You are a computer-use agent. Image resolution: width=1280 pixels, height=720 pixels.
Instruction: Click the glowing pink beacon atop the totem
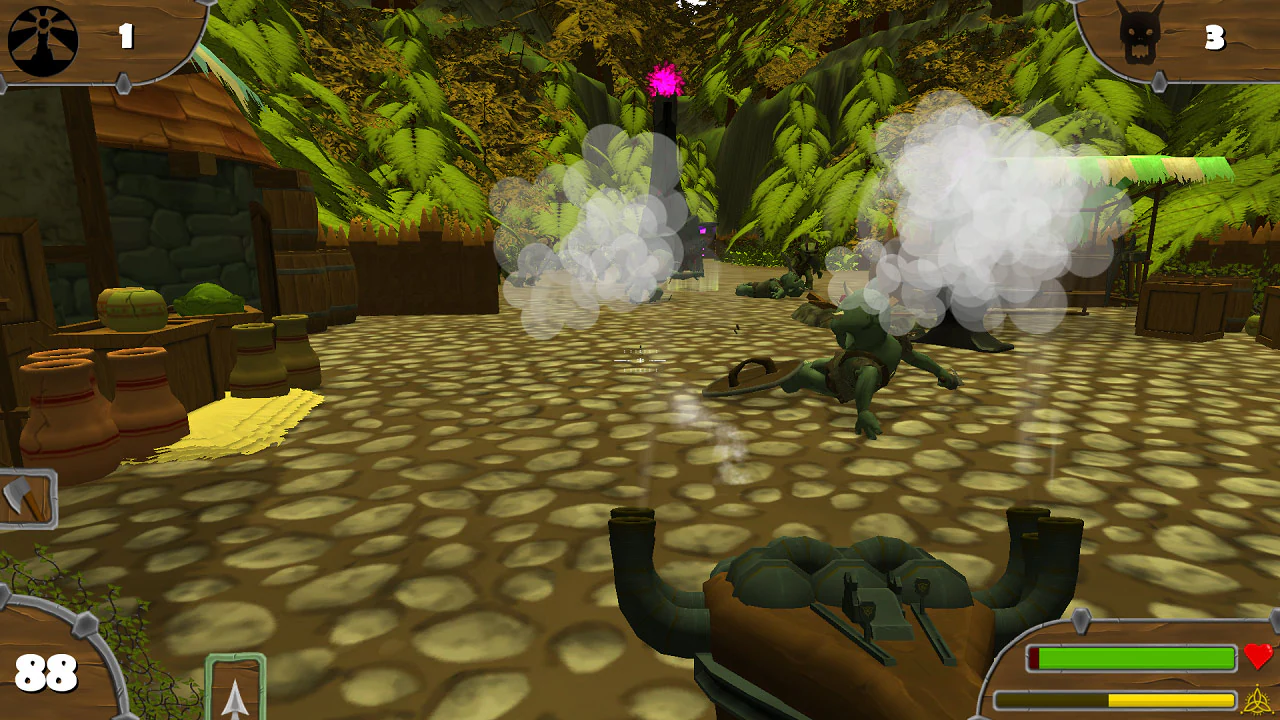click(663, 76)
